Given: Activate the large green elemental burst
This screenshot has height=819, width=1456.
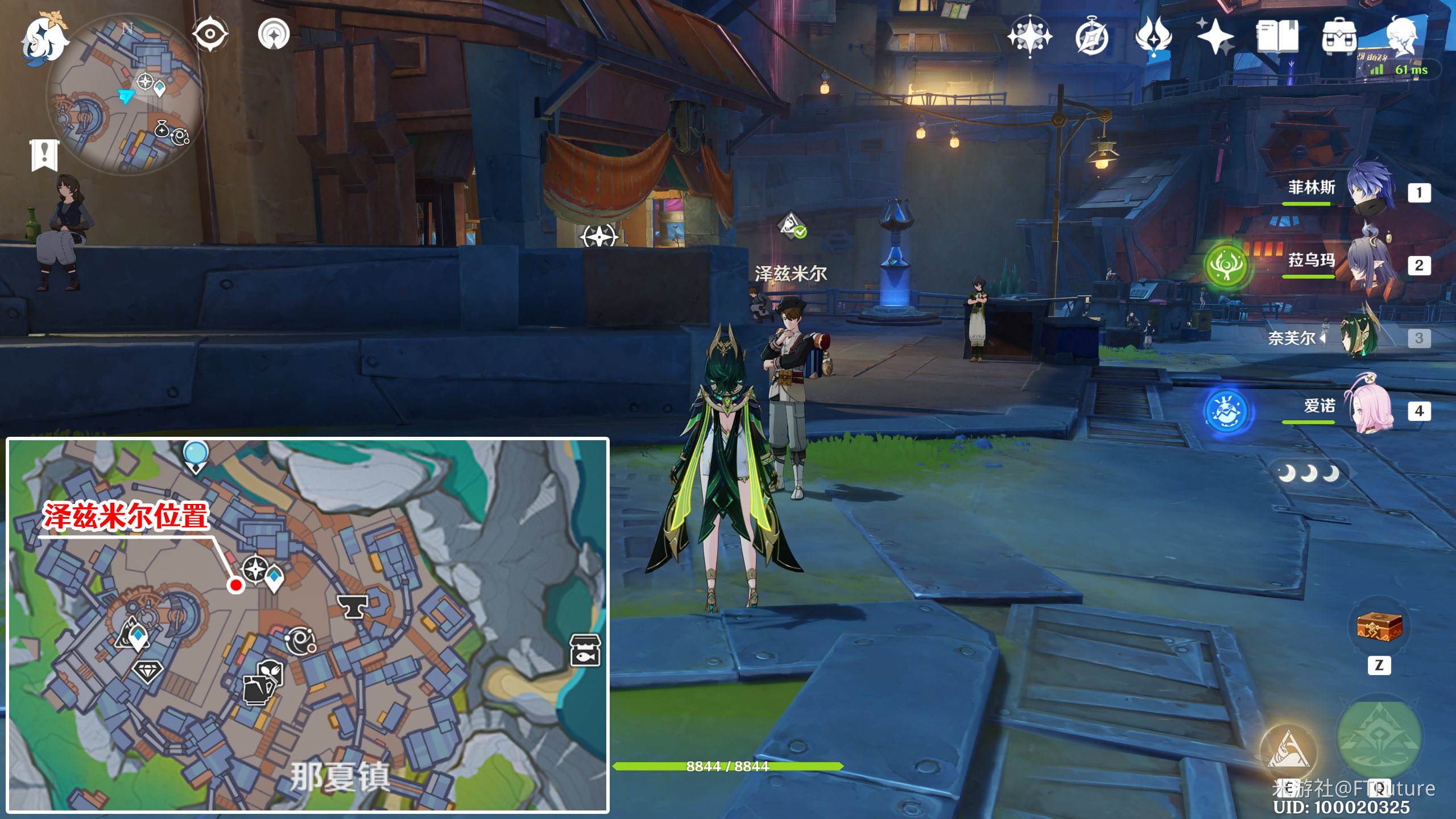Looking at the screenshot, I should point(1379,738).
